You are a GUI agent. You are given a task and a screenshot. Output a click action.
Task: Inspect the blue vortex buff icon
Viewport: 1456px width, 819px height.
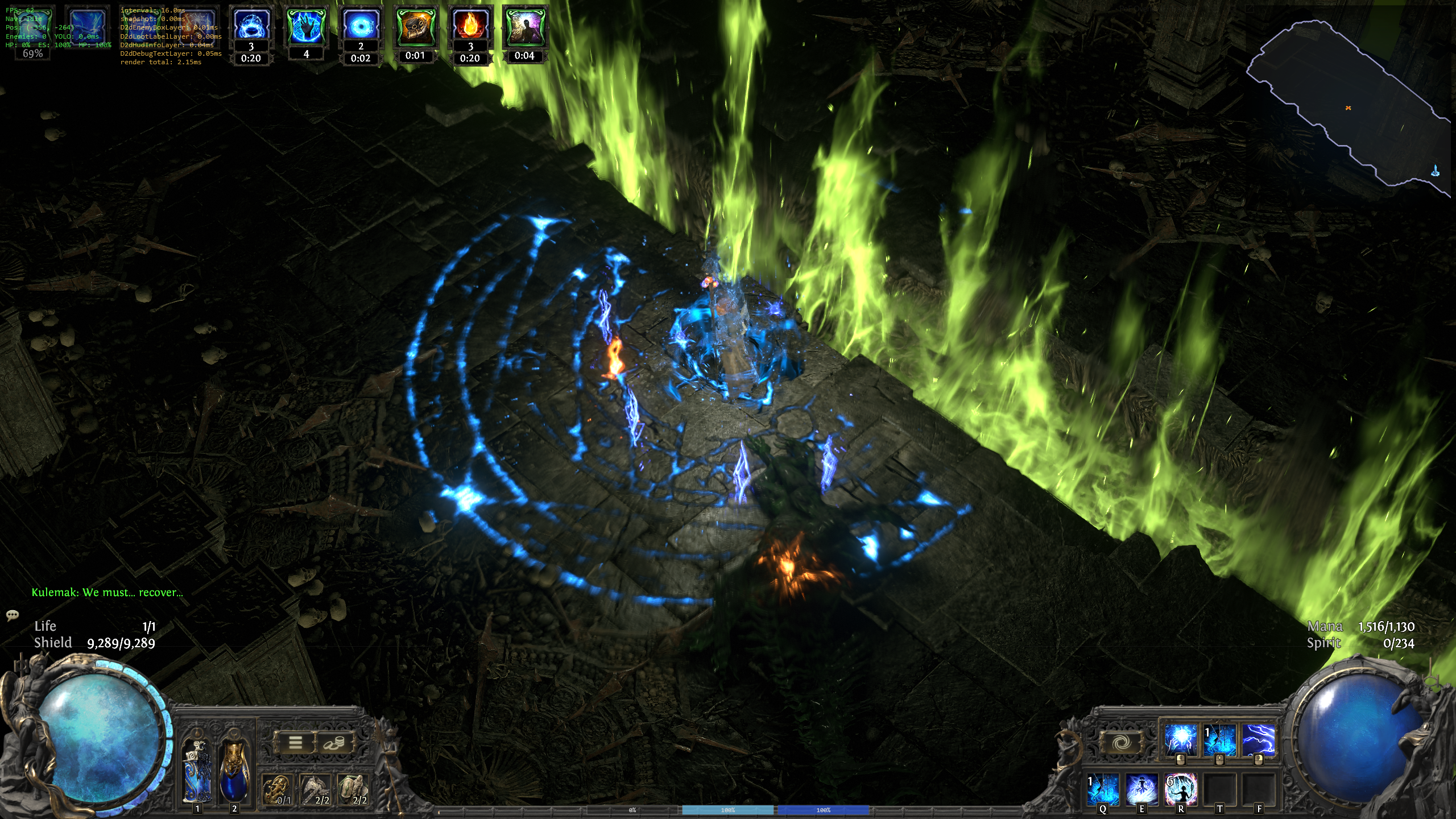click(361, 27)
